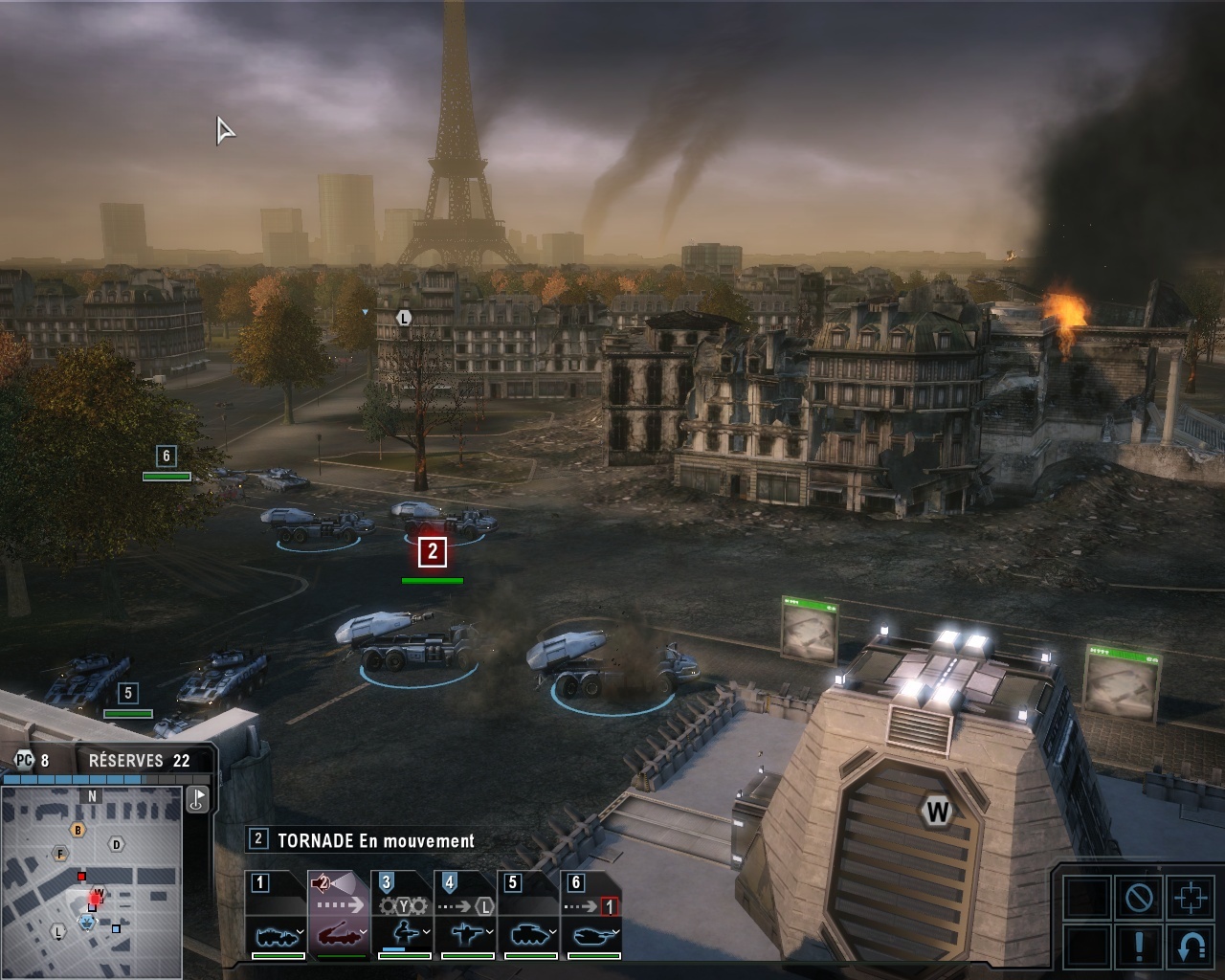Image resolution: width=1225 pixels, height=980 pixels.
Task: Select objective marker B on the minimap
Action: pos(78,831)
